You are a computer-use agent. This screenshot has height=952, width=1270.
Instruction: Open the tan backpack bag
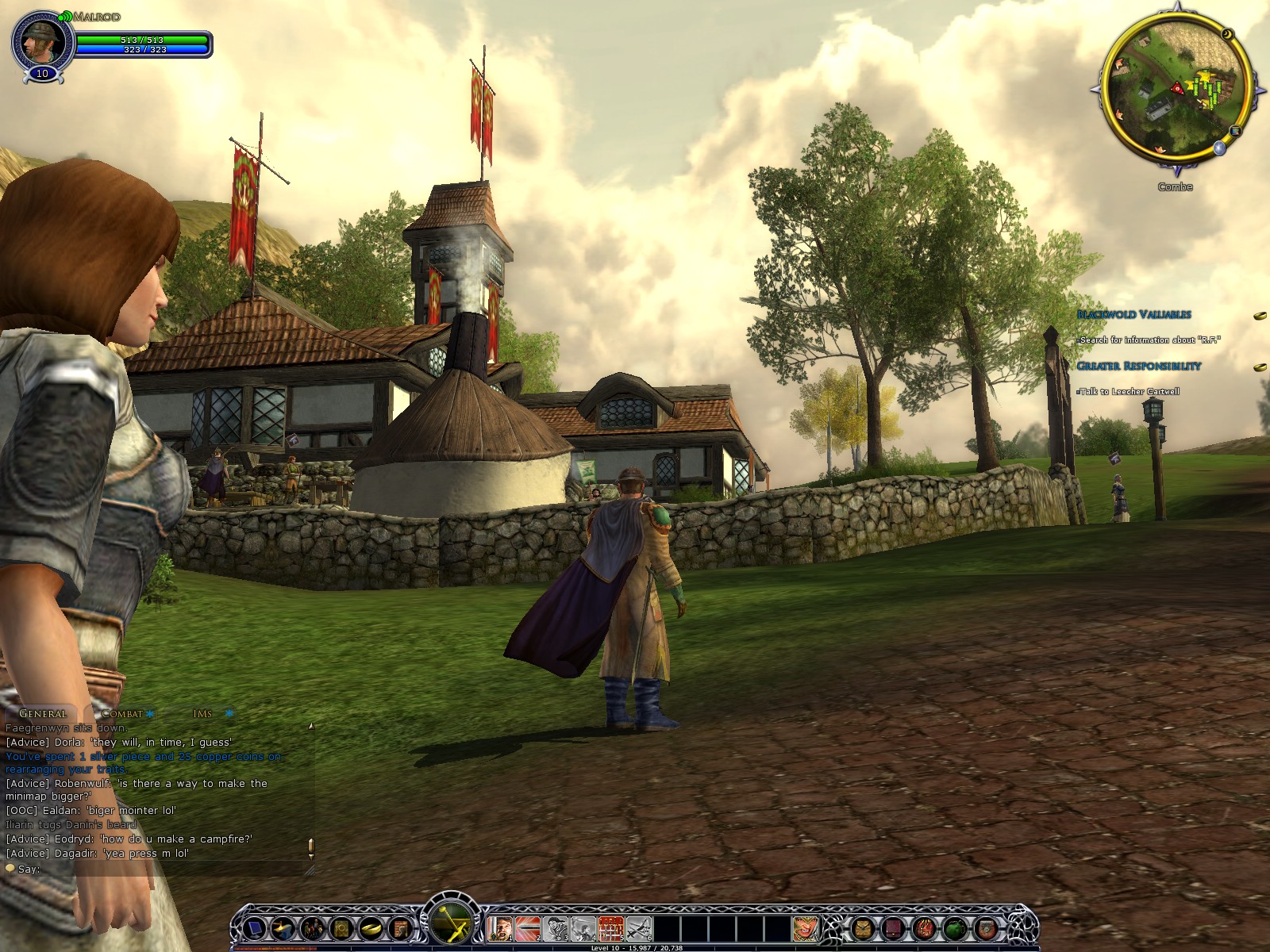(862, 927)
